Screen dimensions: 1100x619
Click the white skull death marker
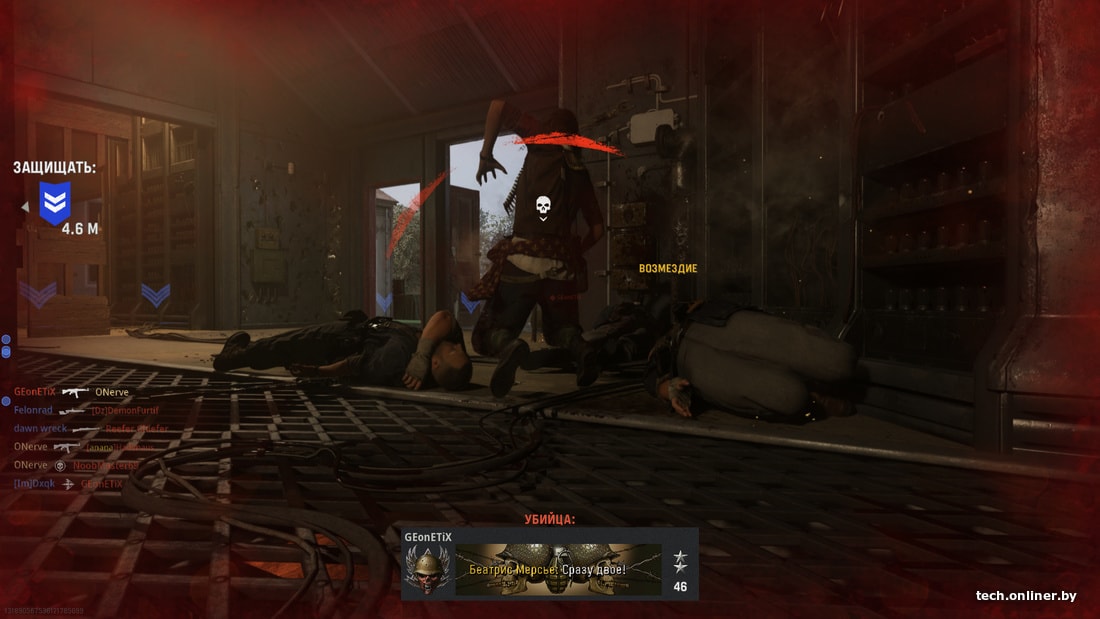543,207
